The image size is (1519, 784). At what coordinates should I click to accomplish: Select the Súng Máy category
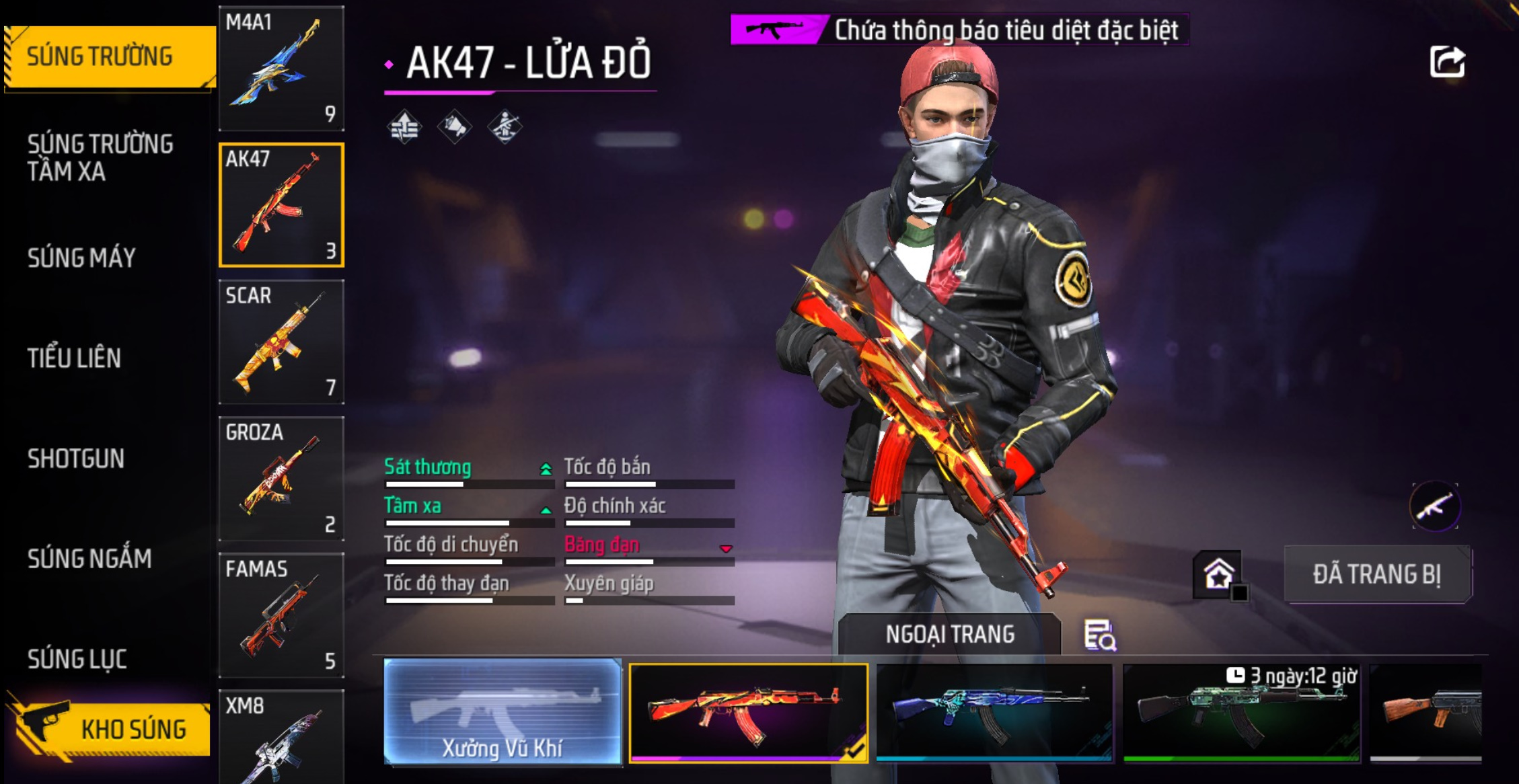81,258
